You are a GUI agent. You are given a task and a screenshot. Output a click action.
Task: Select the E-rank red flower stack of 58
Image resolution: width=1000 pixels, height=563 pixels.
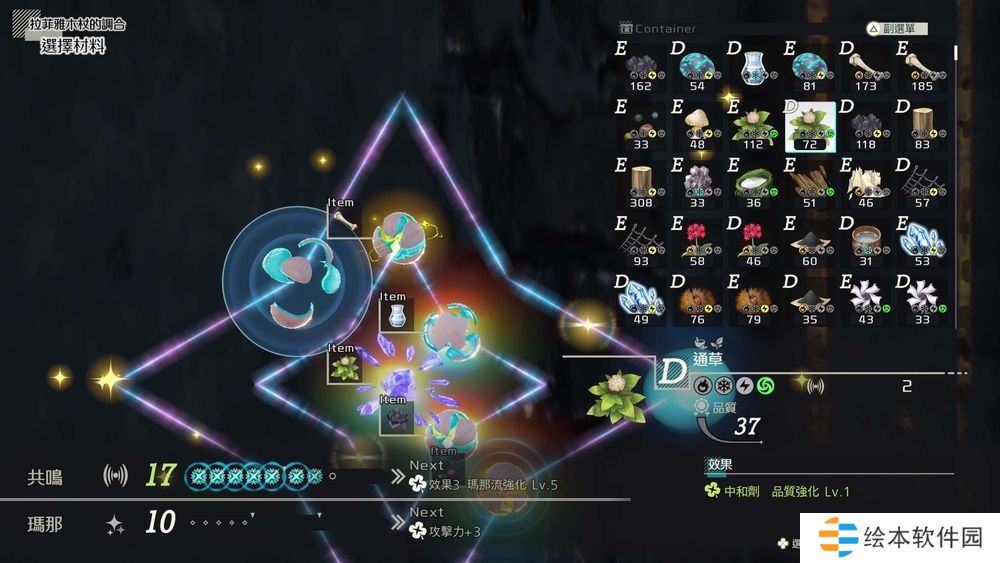click(x=697, y=241)
